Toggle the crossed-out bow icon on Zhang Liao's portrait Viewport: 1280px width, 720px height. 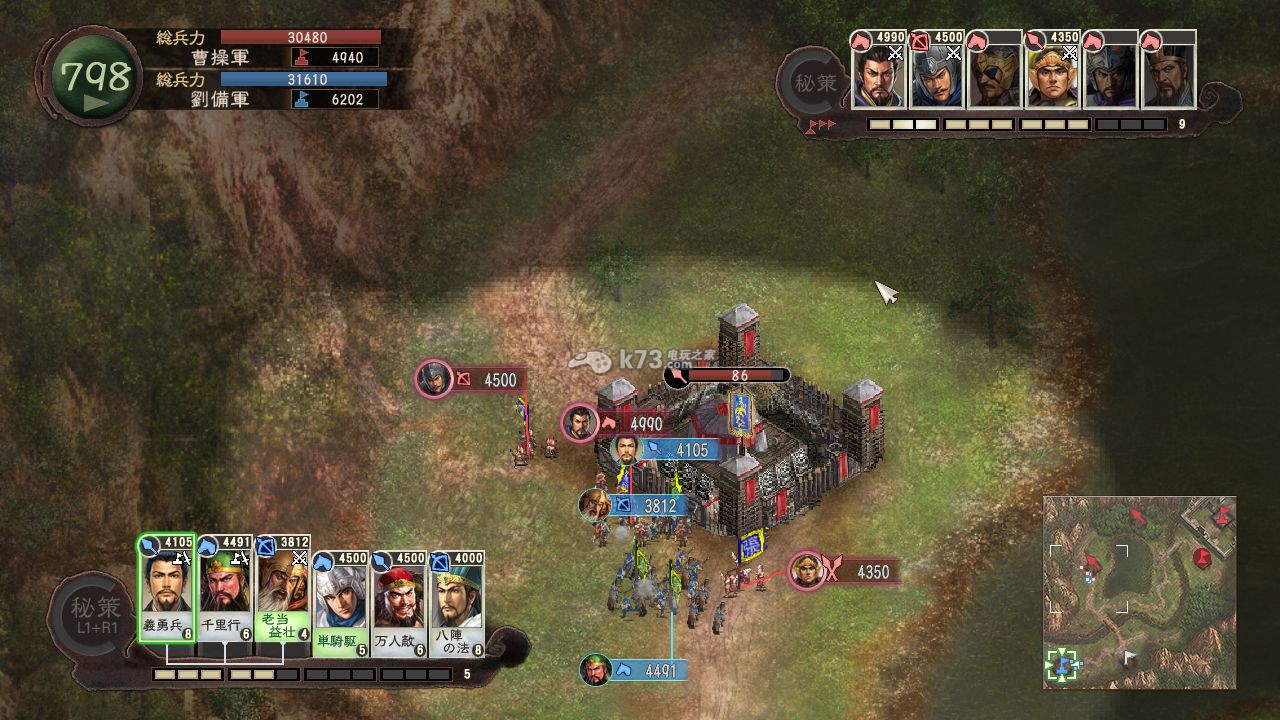[919, 40]
